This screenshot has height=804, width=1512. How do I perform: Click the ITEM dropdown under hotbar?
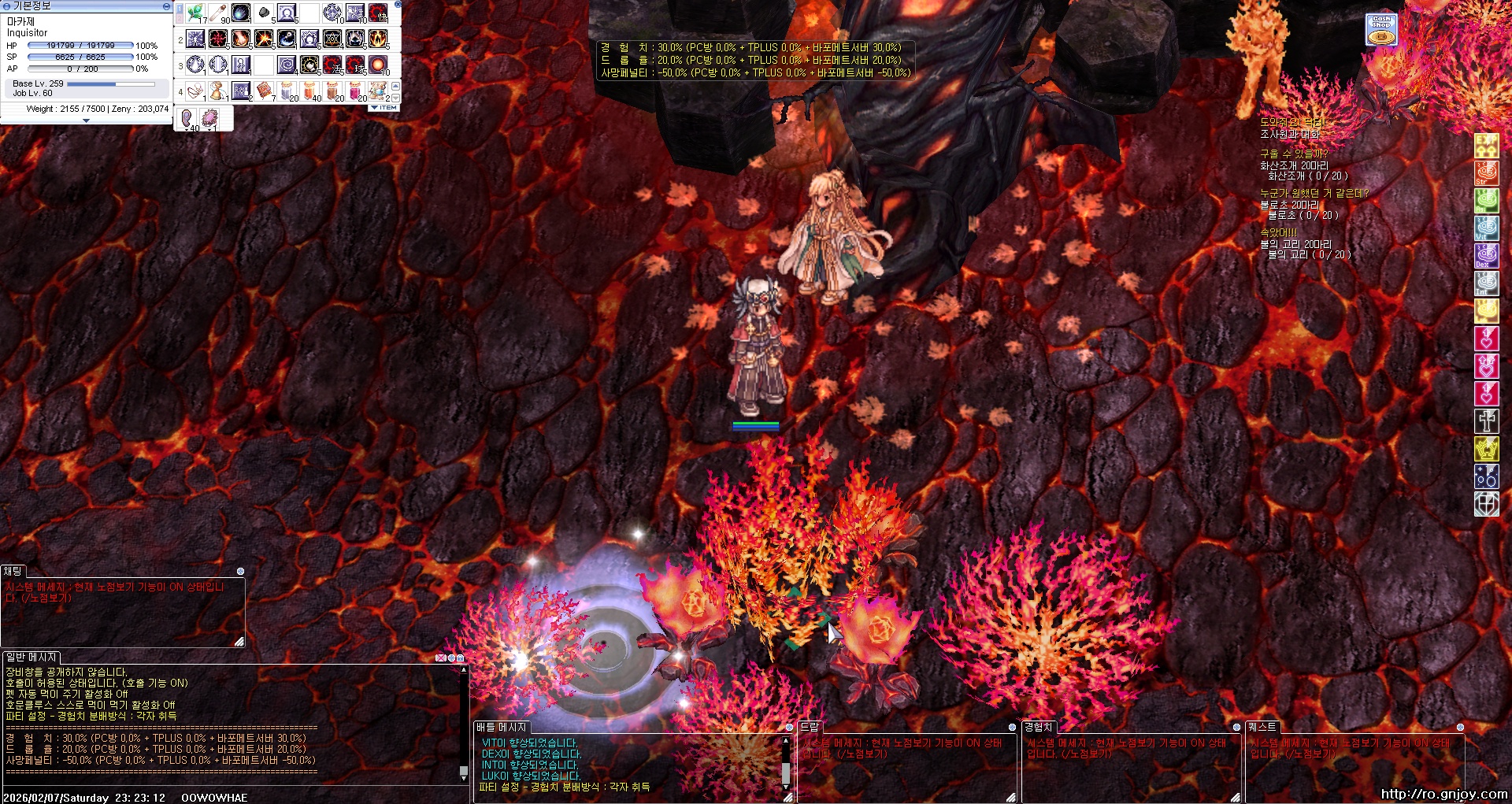click(x=384, y=107)
